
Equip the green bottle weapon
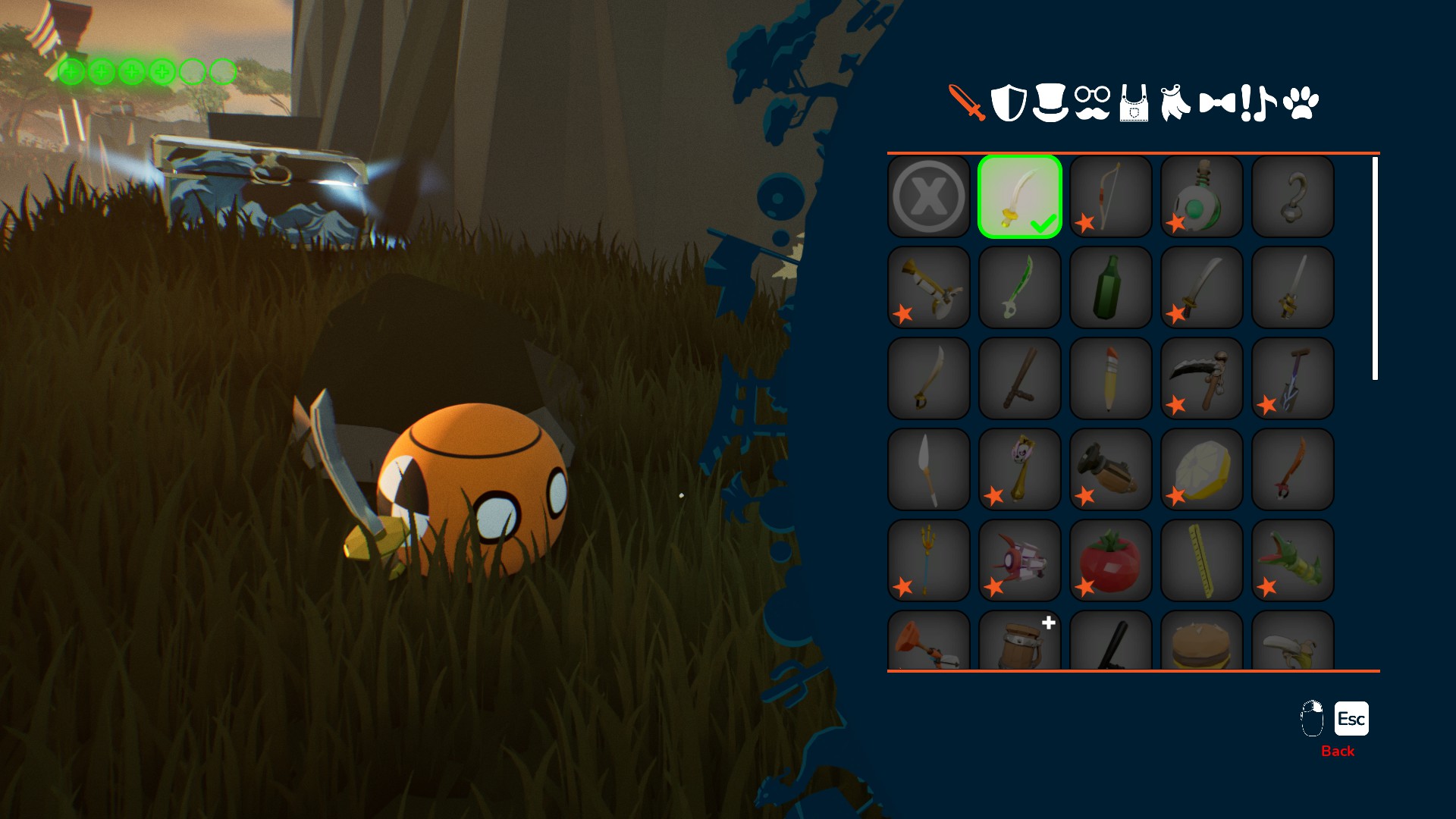click(1111, 287)
